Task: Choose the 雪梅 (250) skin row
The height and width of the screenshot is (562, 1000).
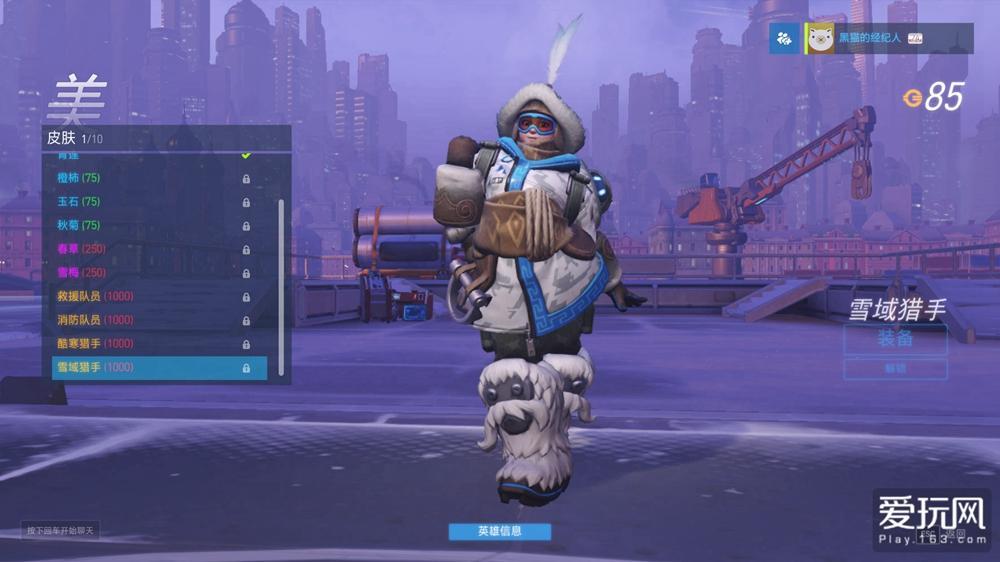Action: [150, 272]
